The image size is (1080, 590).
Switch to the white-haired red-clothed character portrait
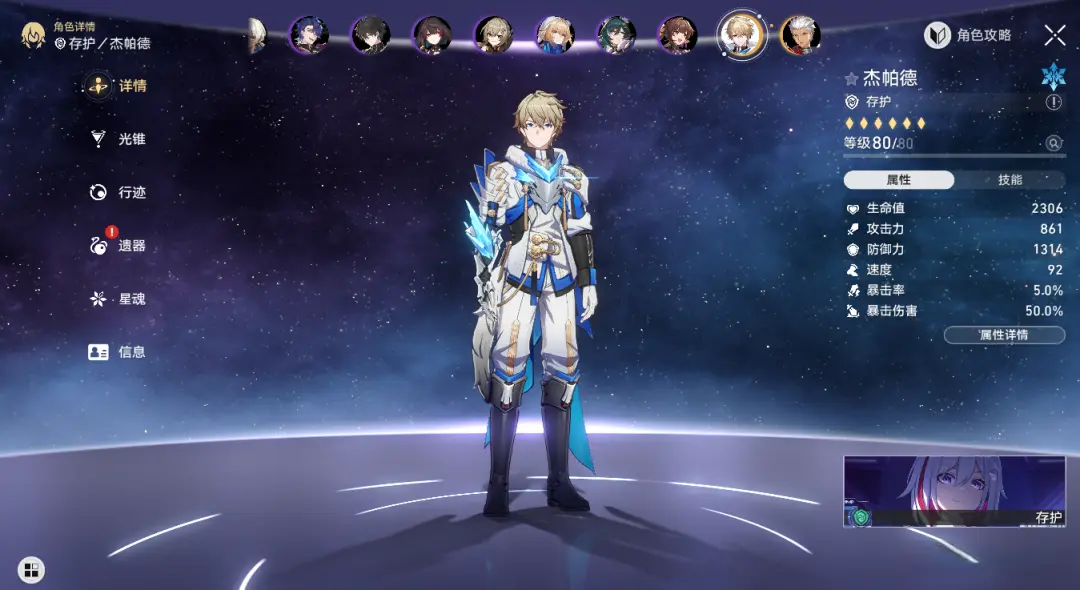click(x=800, y=35)
